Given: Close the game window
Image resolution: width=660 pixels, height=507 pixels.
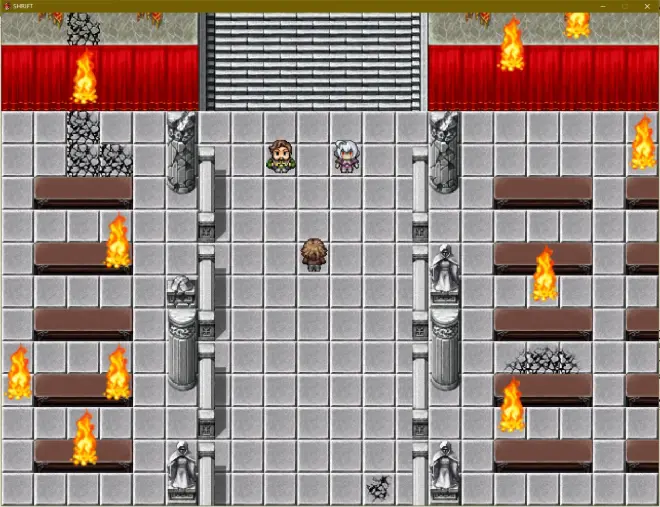Looking at the screenshot, I should (645, 6).
